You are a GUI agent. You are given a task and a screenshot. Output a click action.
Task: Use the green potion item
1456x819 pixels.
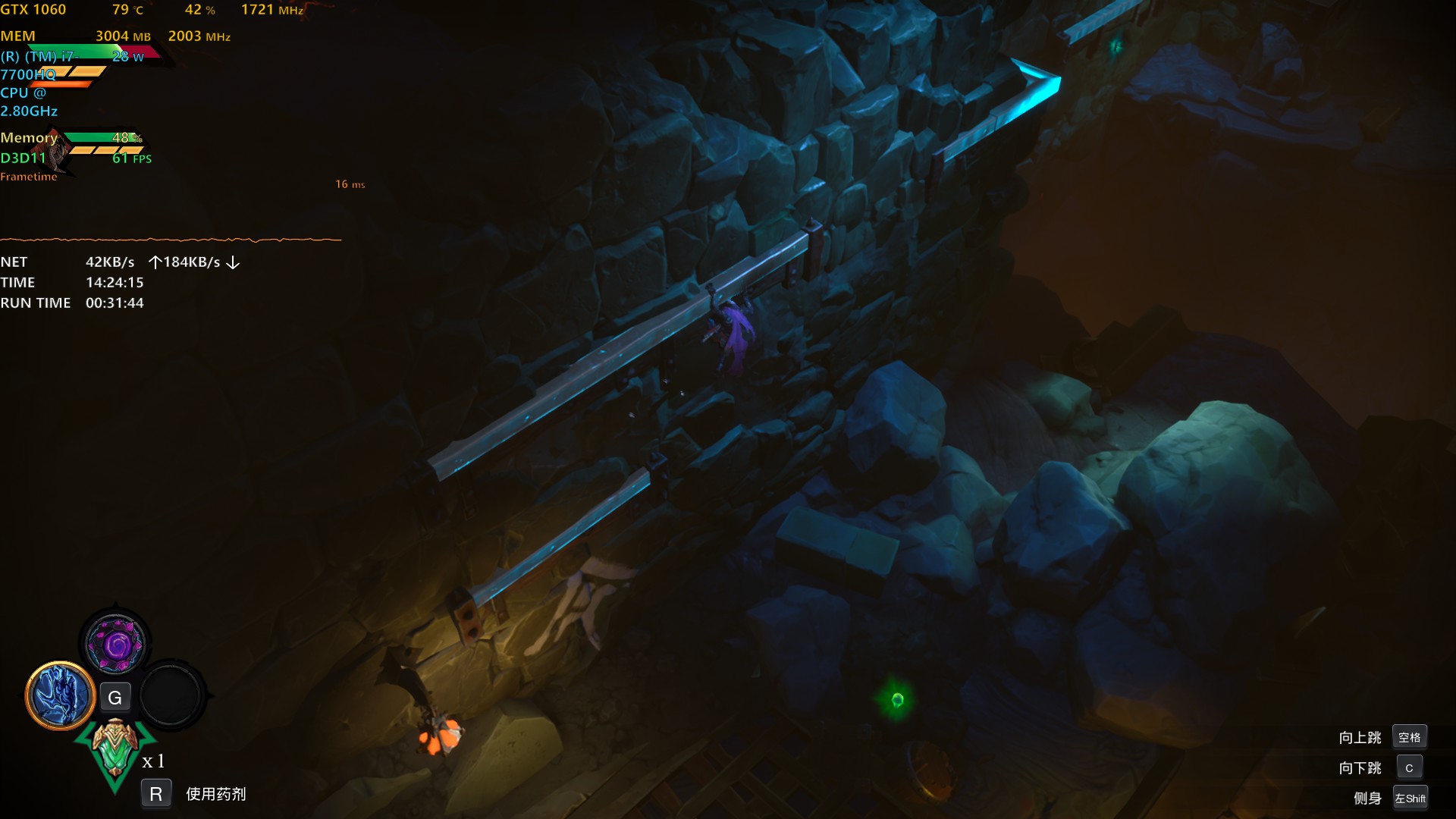115,749
